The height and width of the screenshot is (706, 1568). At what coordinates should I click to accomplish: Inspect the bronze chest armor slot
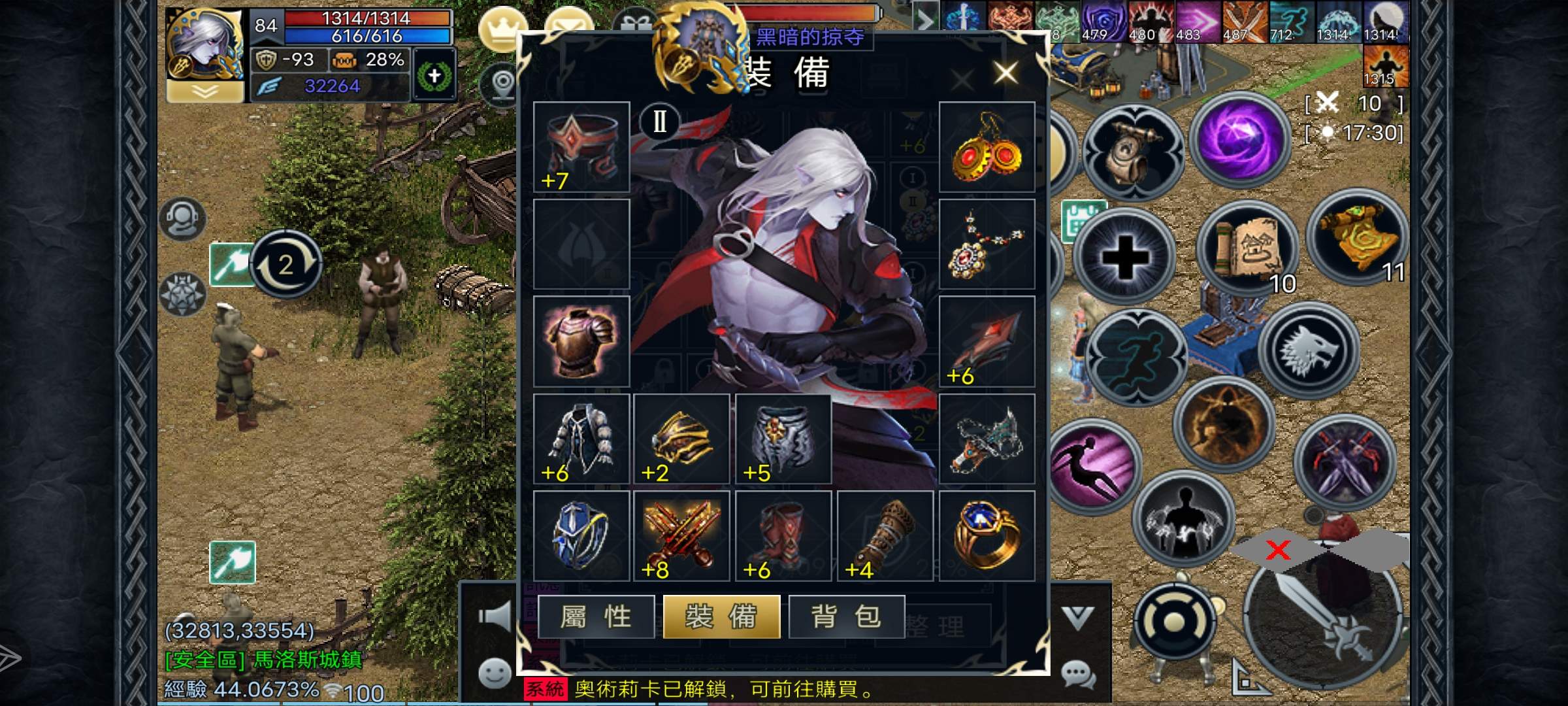[x=581, y=341]
